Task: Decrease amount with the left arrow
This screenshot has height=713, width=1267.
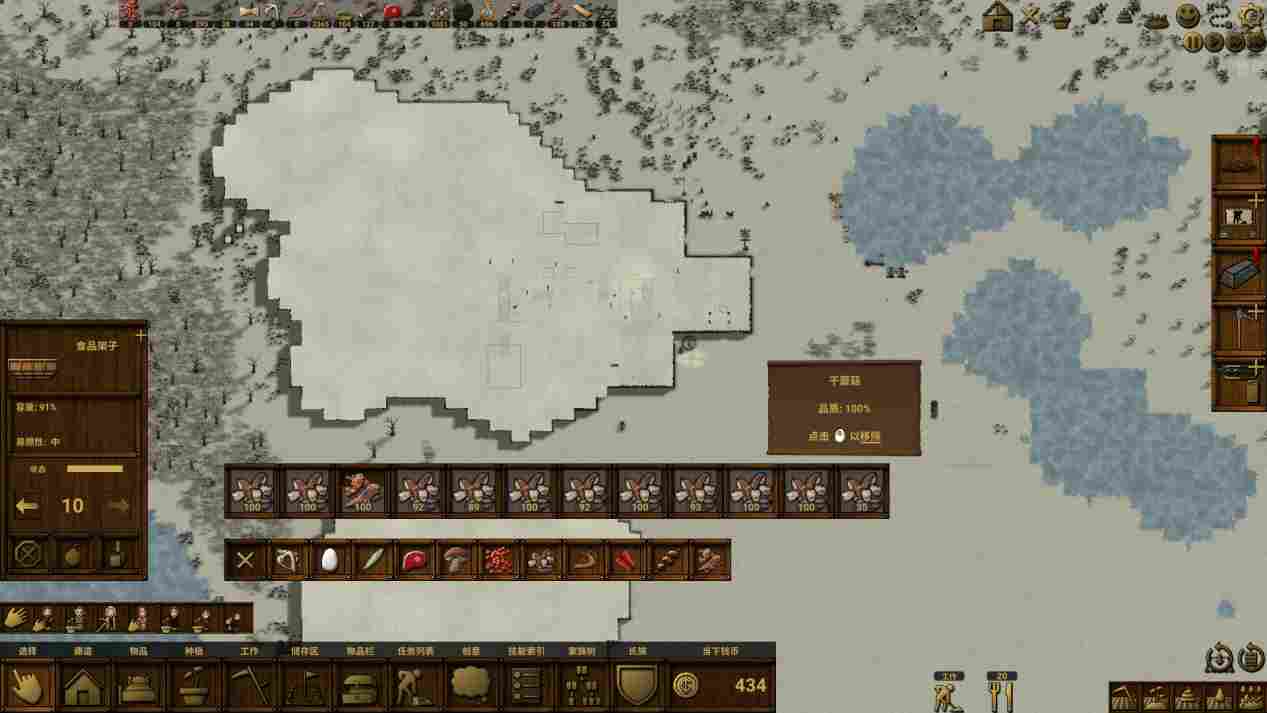Action: (x=28, y=506)
